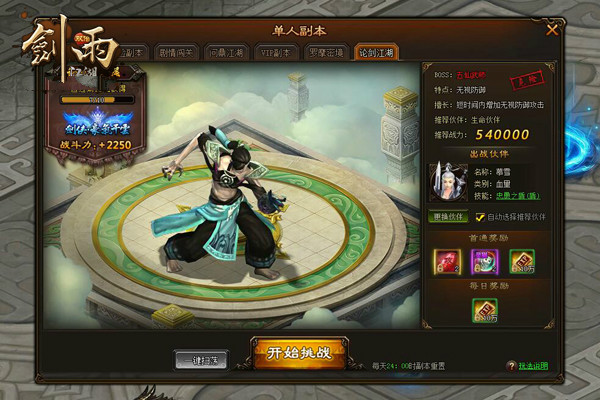Image resolution: width=600 pixels, height=400 pixels.
Task: Toggle the 自动选择推荐伙伴 checkbox
Action: point(480,215)
